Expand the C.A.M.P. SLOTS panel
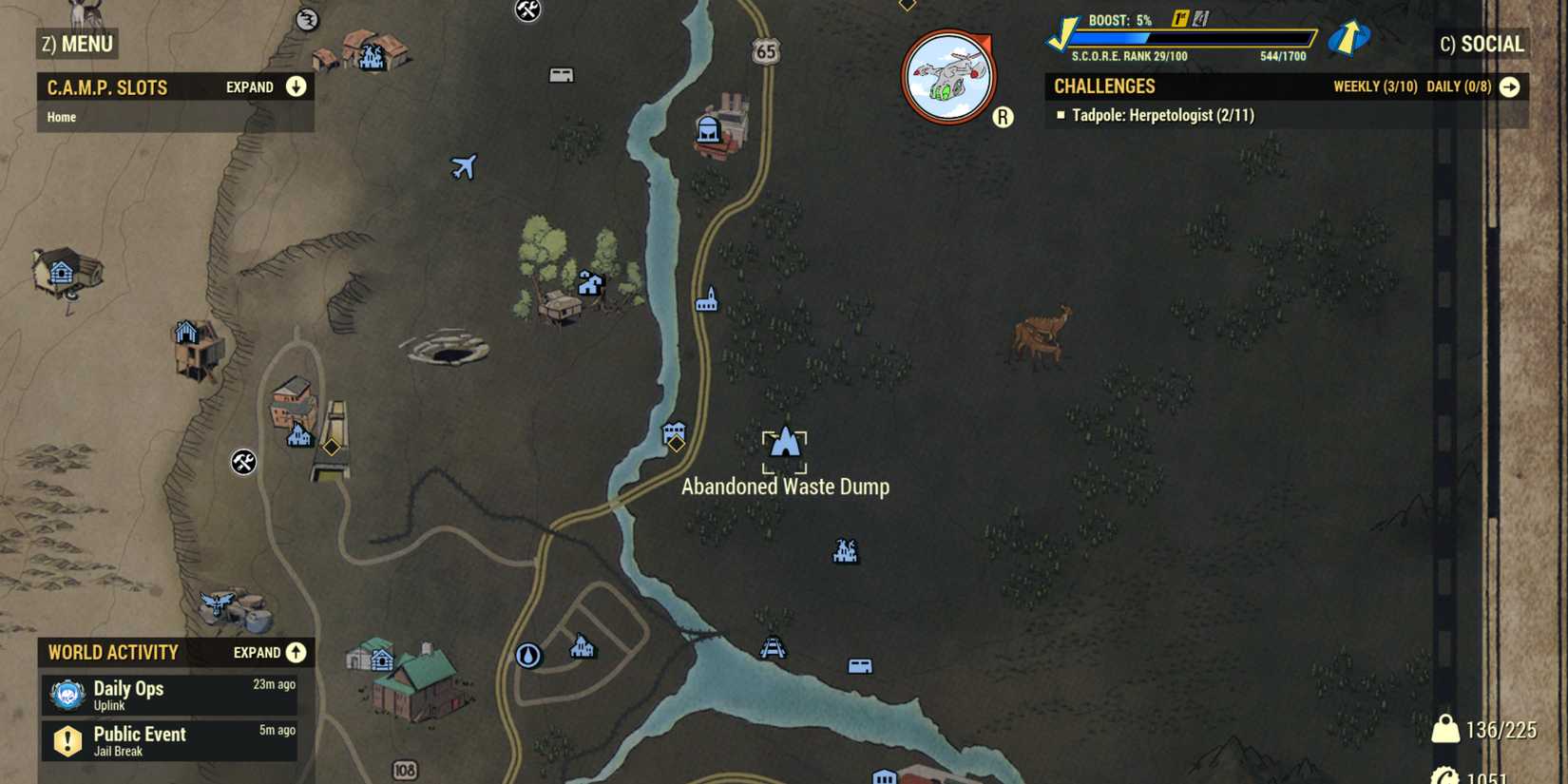This screenshot has width=1568, height=784. (x=296, y=86)
